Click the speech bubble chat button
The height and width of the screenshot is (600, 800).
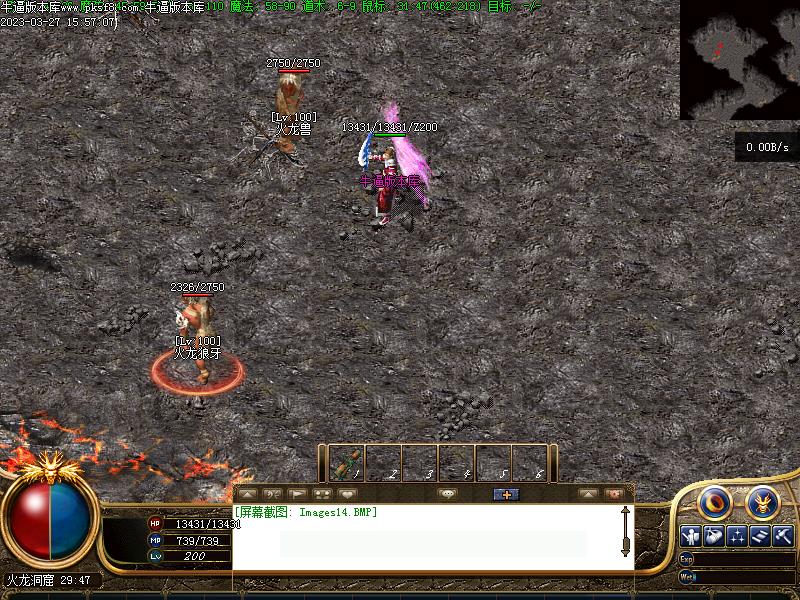point(447,494)
